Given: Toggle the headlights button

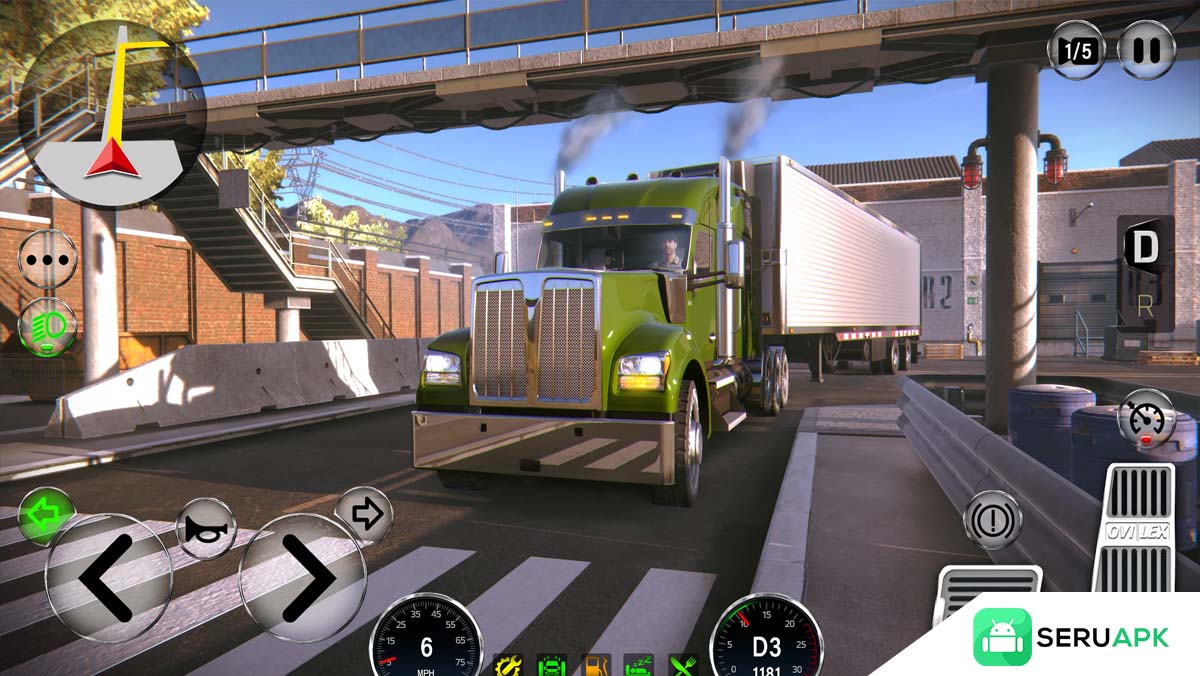Looking at the screenshot, I should [x=47, y=326].
